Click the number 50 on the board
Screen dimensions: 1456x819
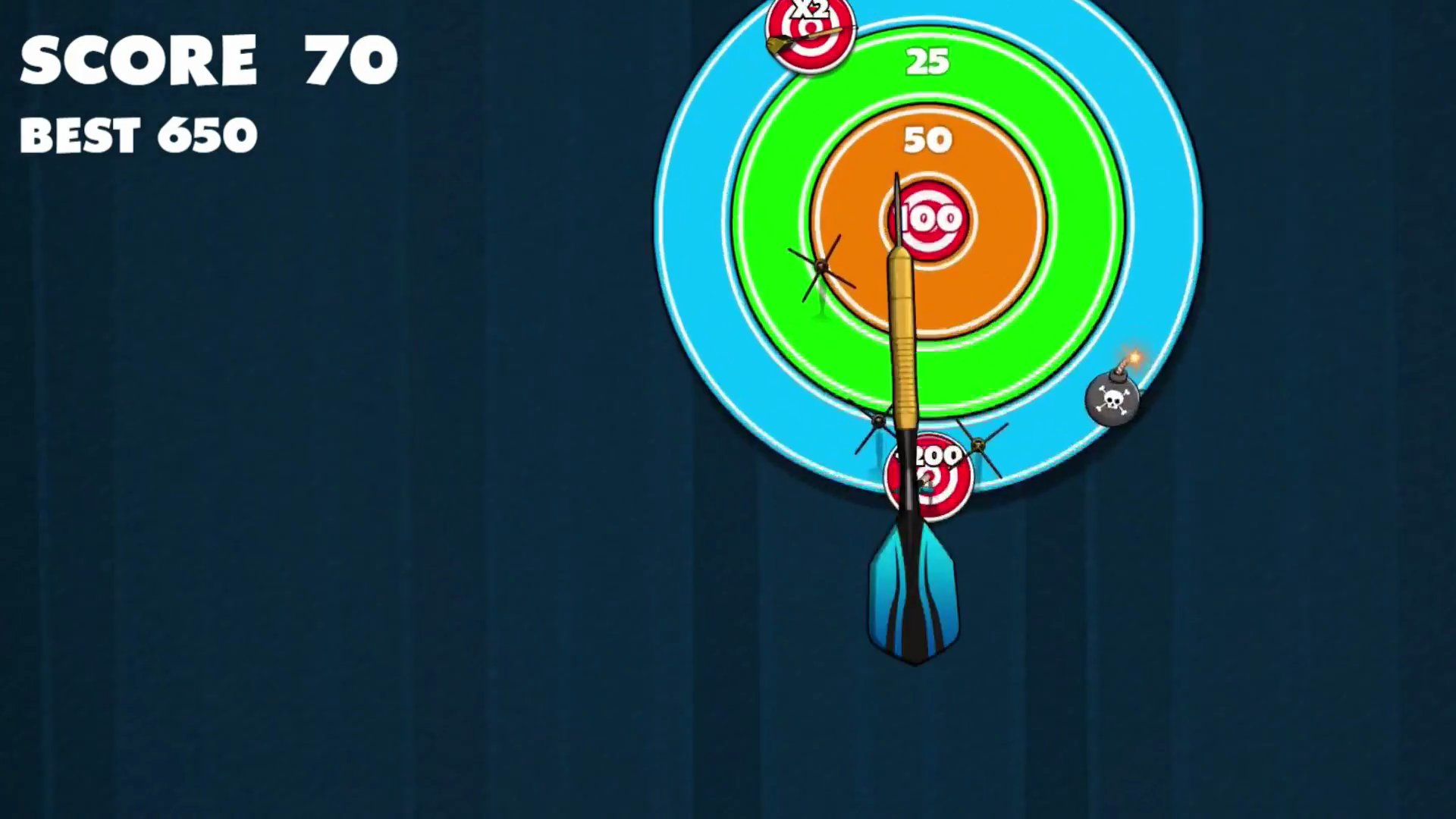click(x=927, y=140)
